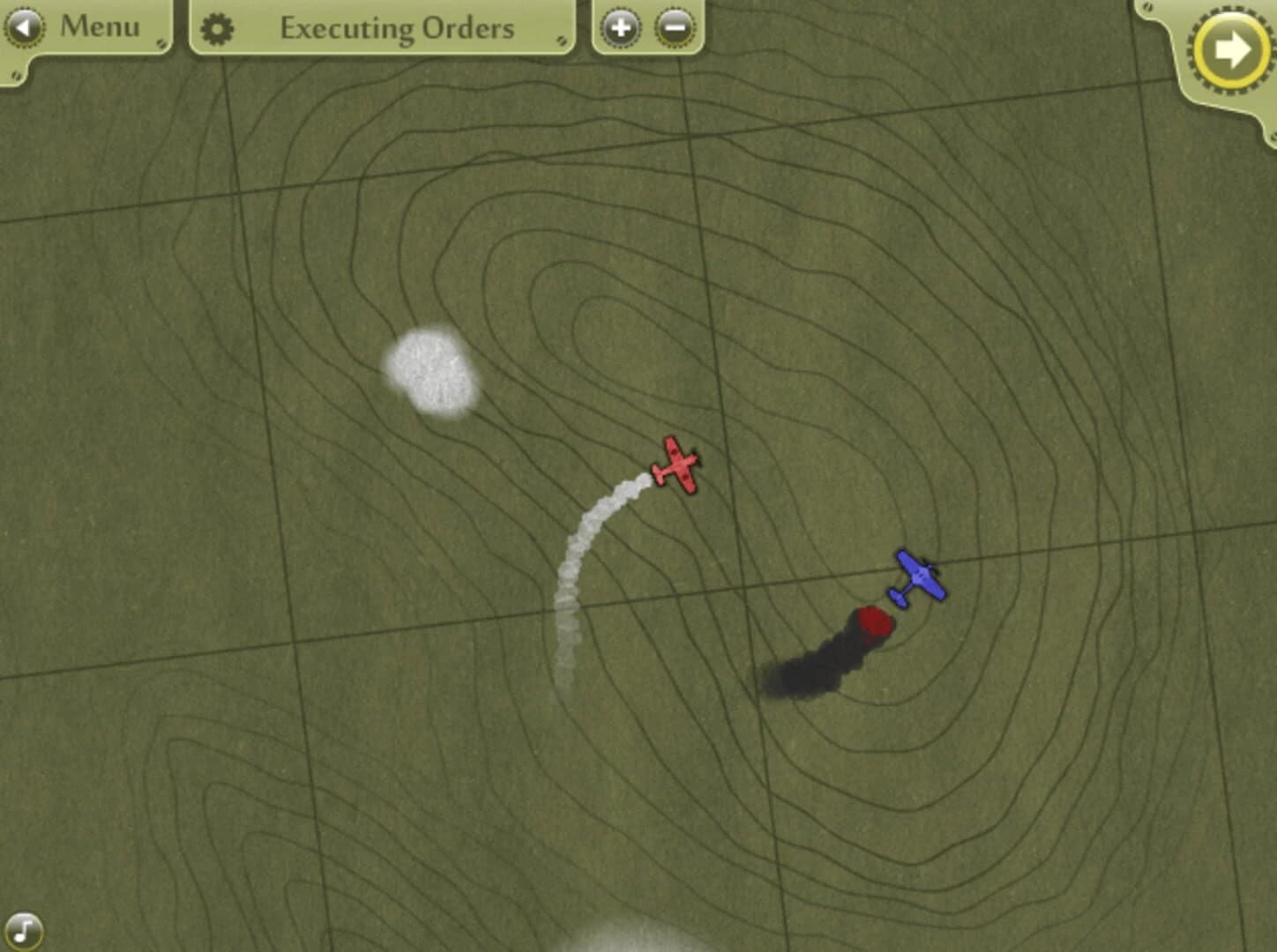Enable sound with the bottom-left circular toggle
This screenshot has height=952, width=1277.
point(26,928)
